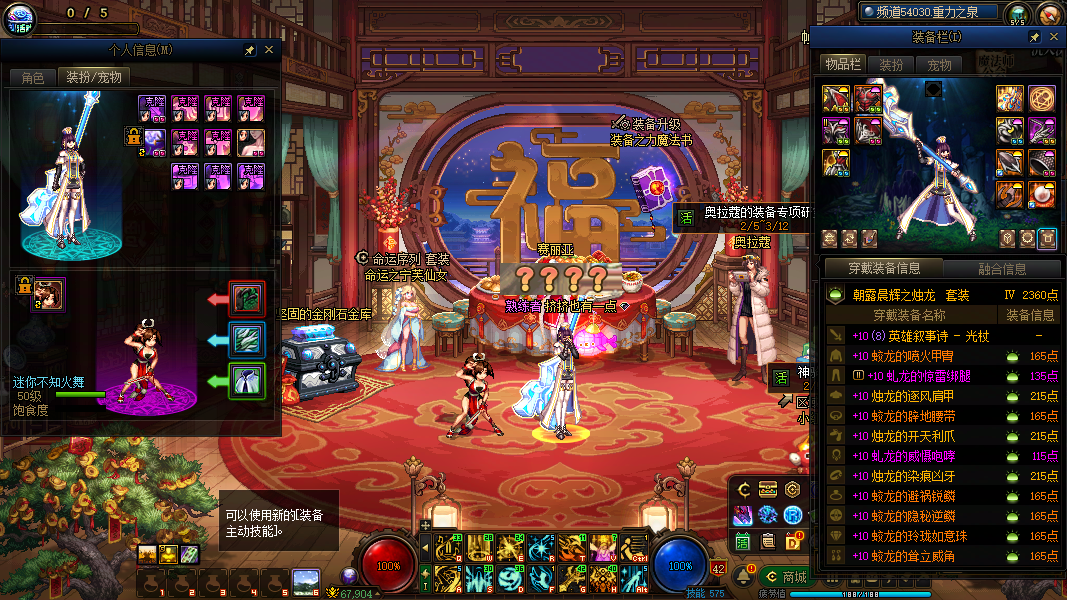Close the 个人信息 character info window
Viewport: 1067px width, 600px height.
click(269, 49)
